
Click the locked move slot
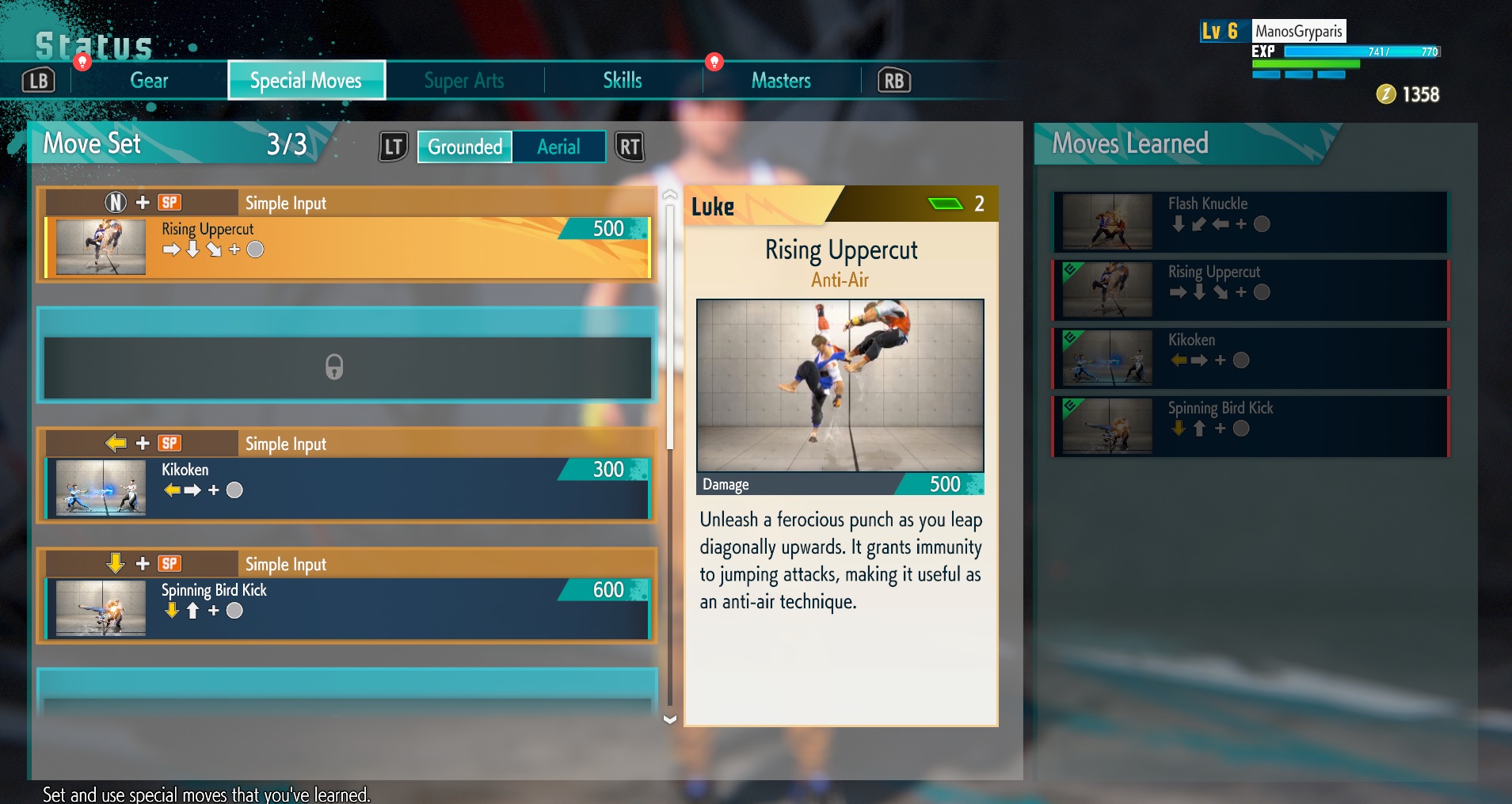coord(347,368)
